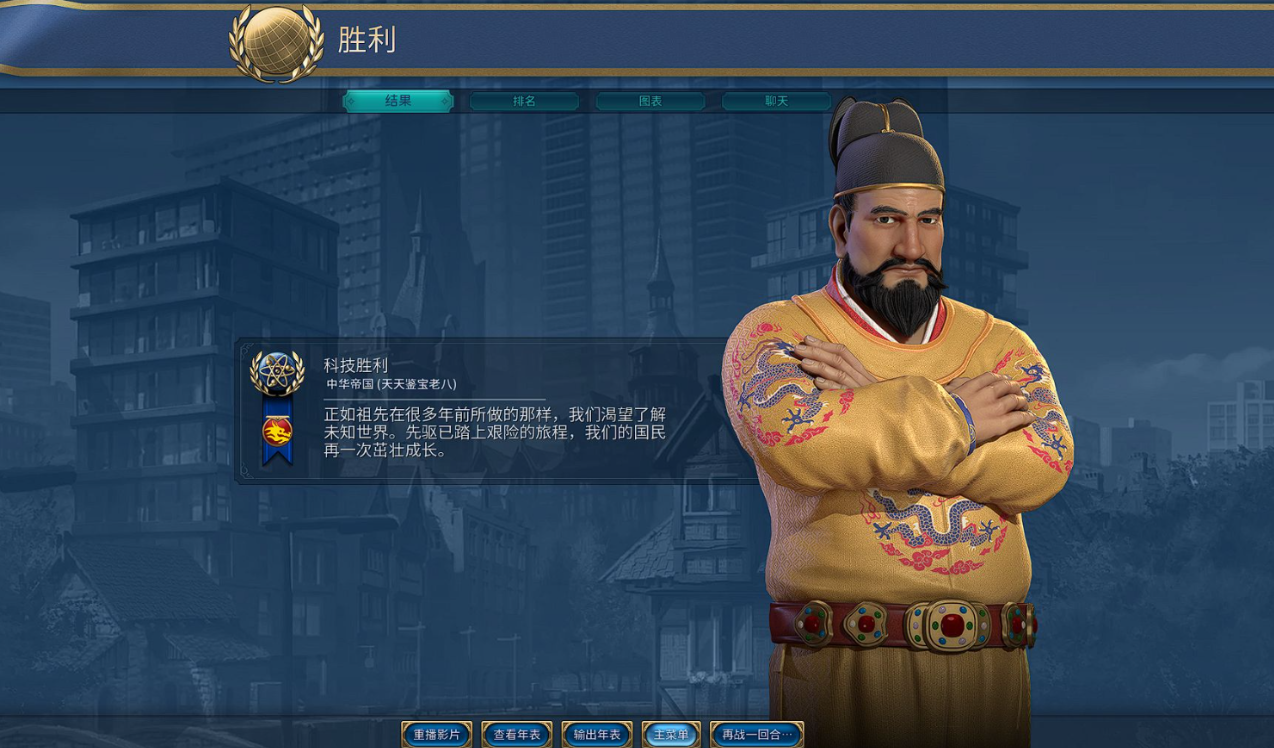Screen dimensions: 1274x748
Task: Choose 输出年表 to export the timeline
Action: pos(597,735)
